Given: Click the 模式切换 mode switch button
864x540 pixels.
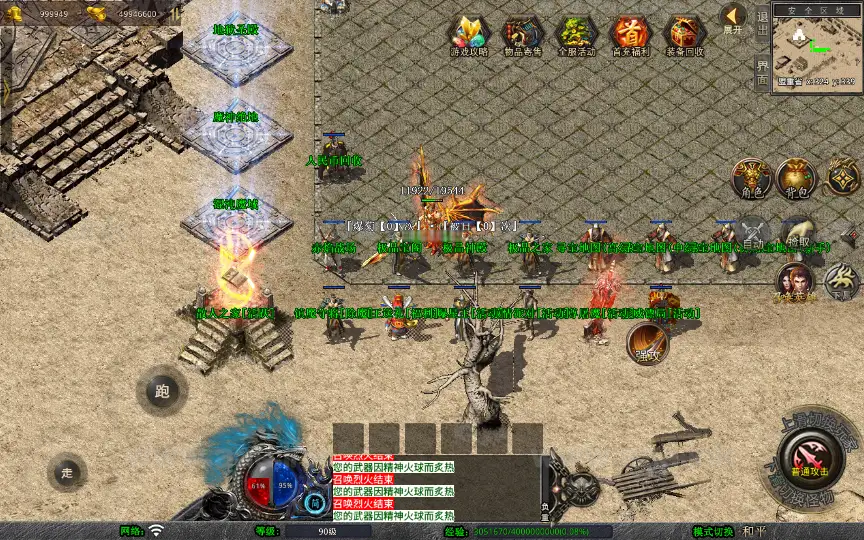Looking at the screenshot, I should [716, 531].
